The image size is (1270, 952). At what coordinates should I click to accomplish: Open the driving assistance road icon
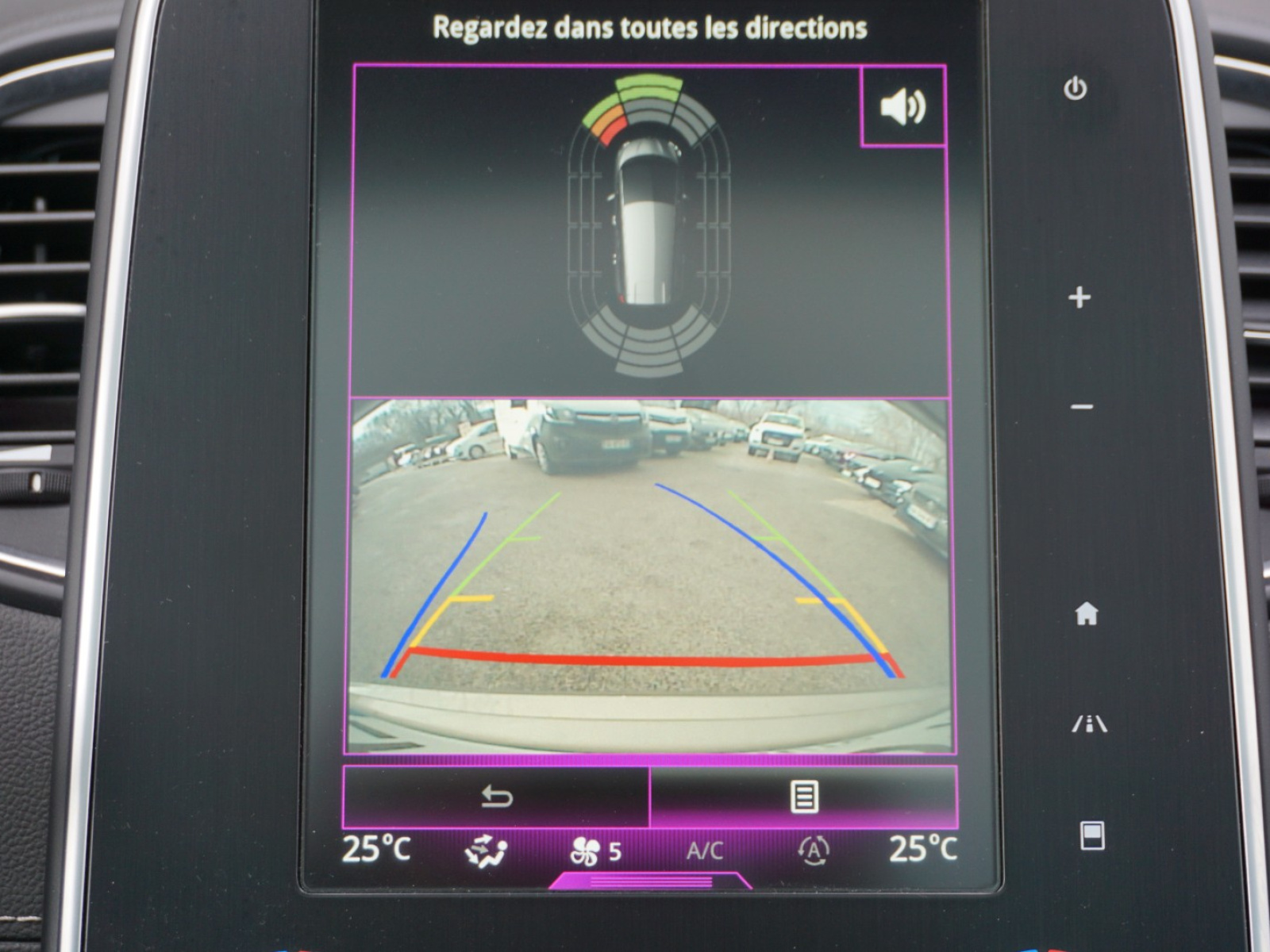click(1089, 724)
